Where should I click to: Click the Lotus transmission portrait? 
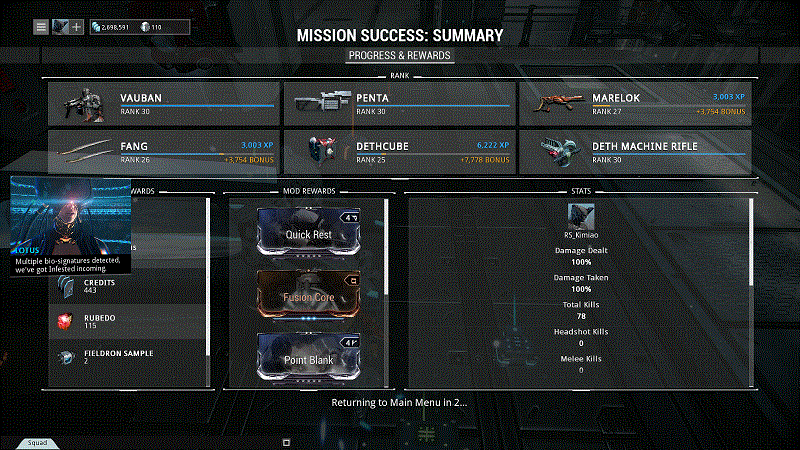pos(70,218)
